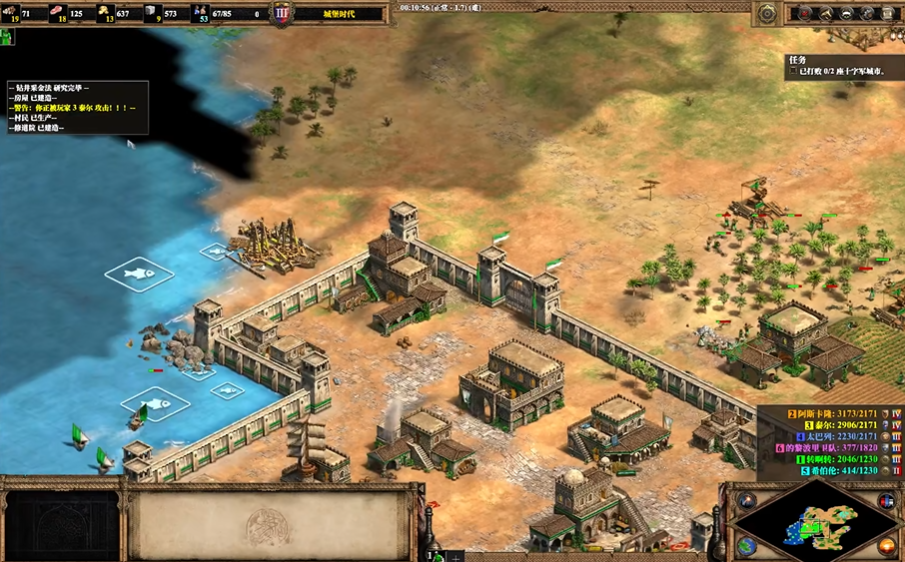905x562 pixels.
Task: Open the diplomacy handshake icon
Action: tap(847, 14)
